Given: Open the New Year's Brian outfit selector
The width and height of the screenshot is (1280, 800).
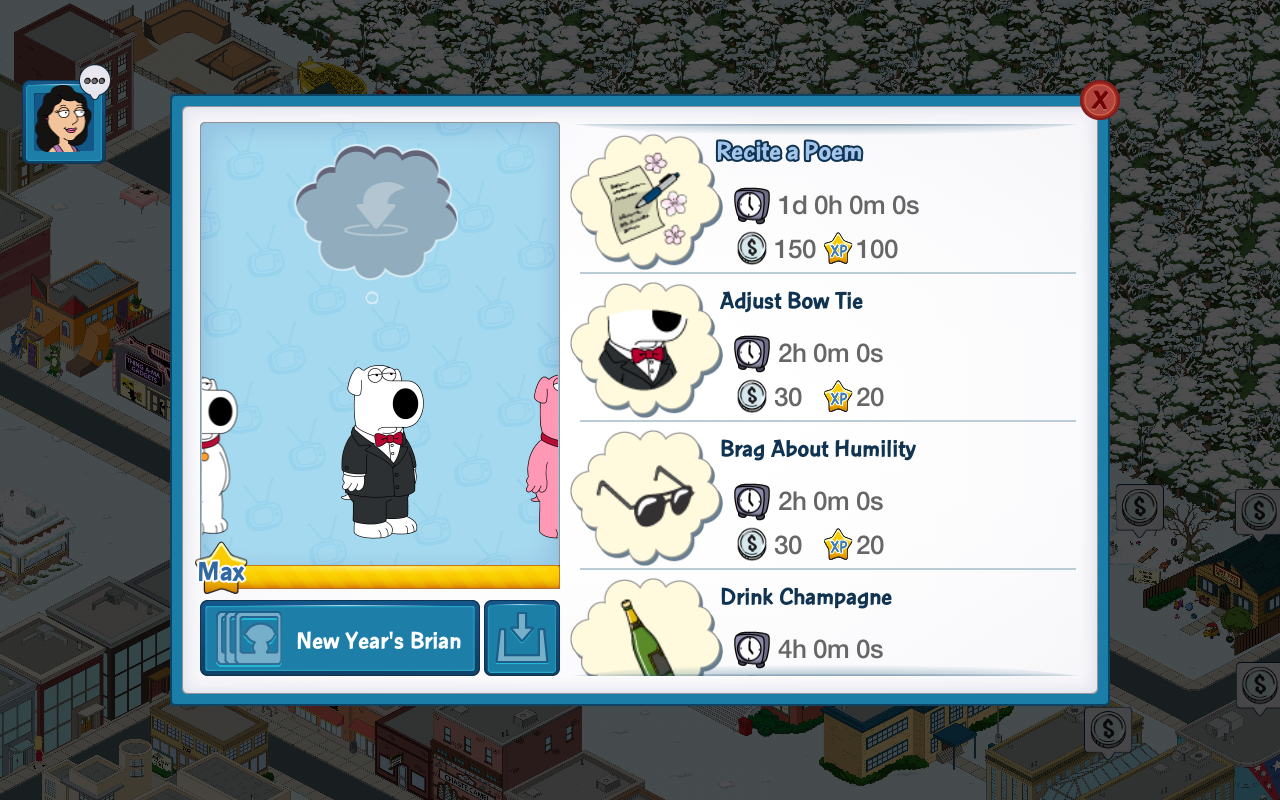Looking at the screenshot, I should point(340,639).
